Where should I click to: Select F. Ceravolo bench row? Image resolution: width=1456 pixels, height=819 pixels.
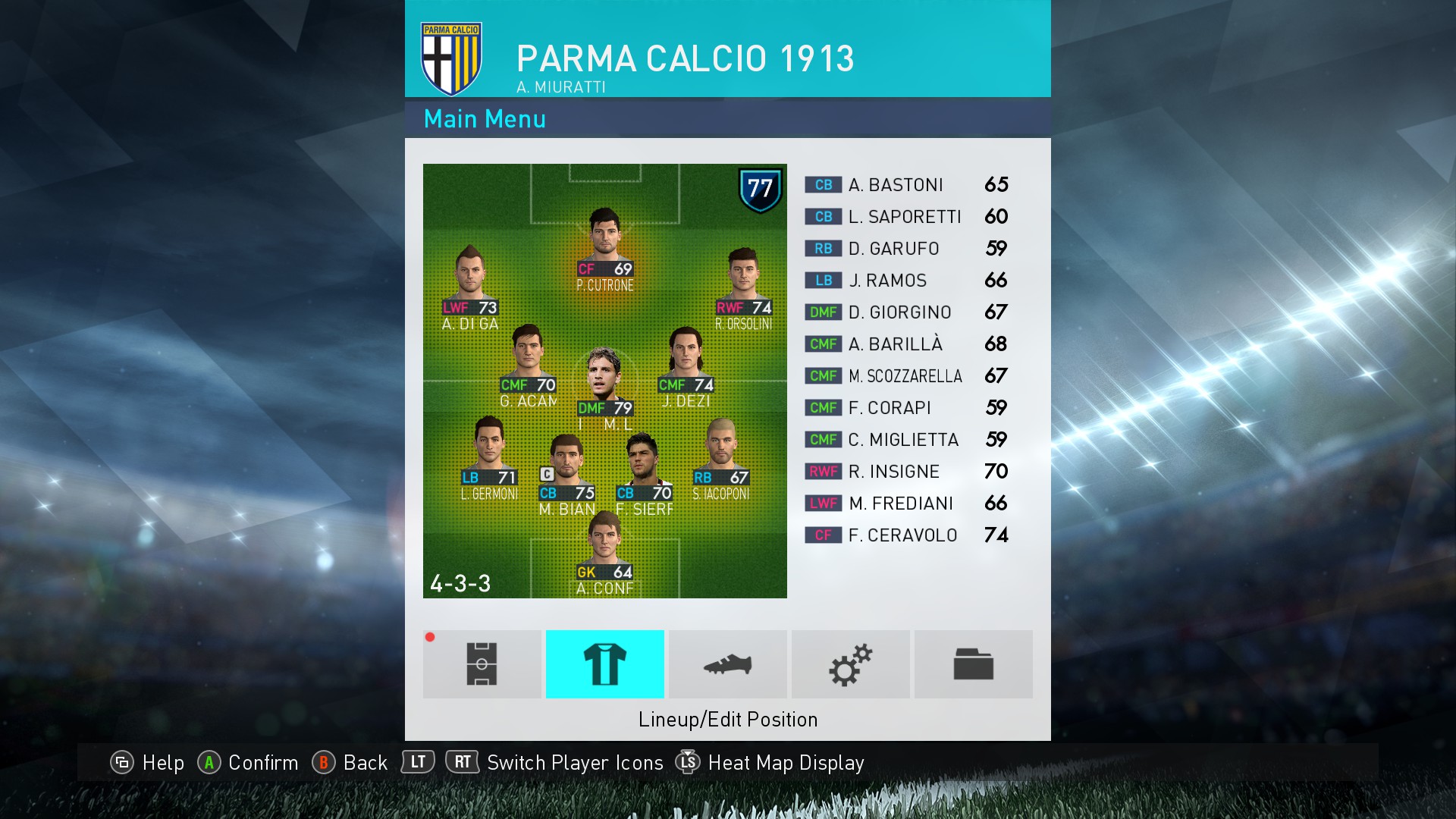pos(906,535)
